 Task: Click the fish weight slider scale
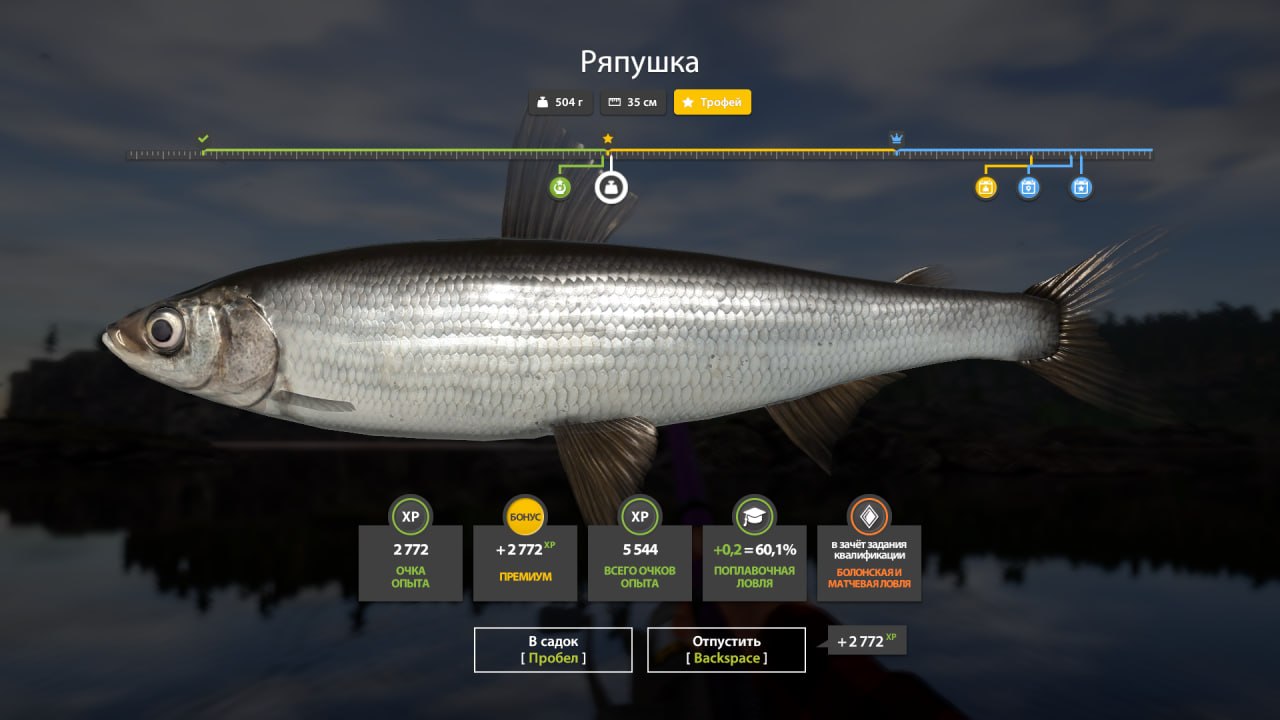pyautogui.click(x=640, y=153)
